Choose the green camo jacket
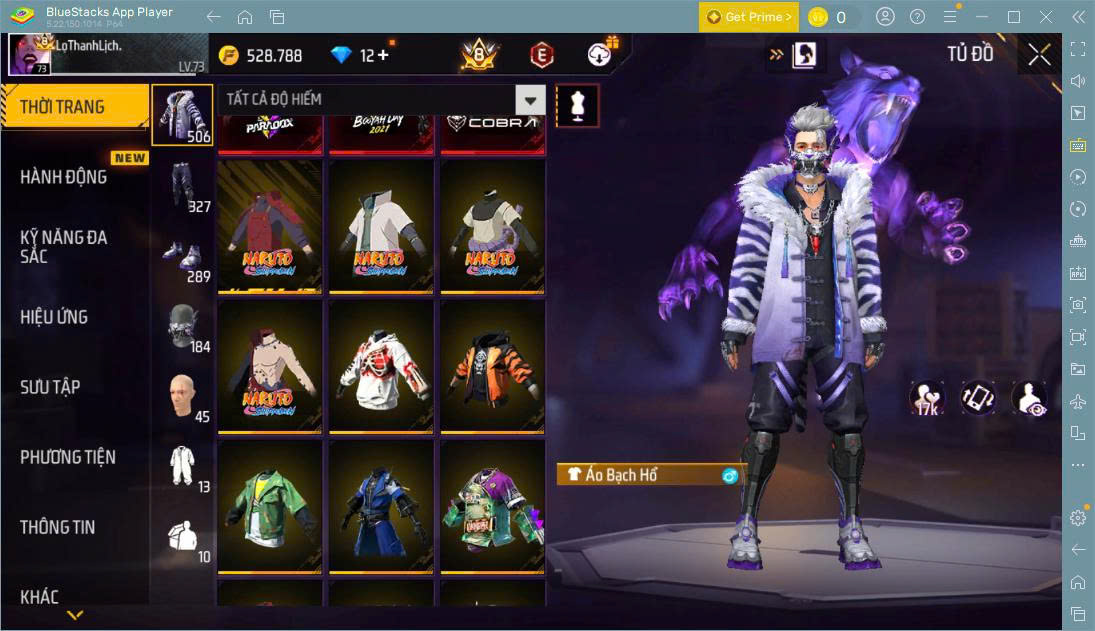Viewport: 1095px width, 631px height. pyautogui.click(x=270, y=506)
